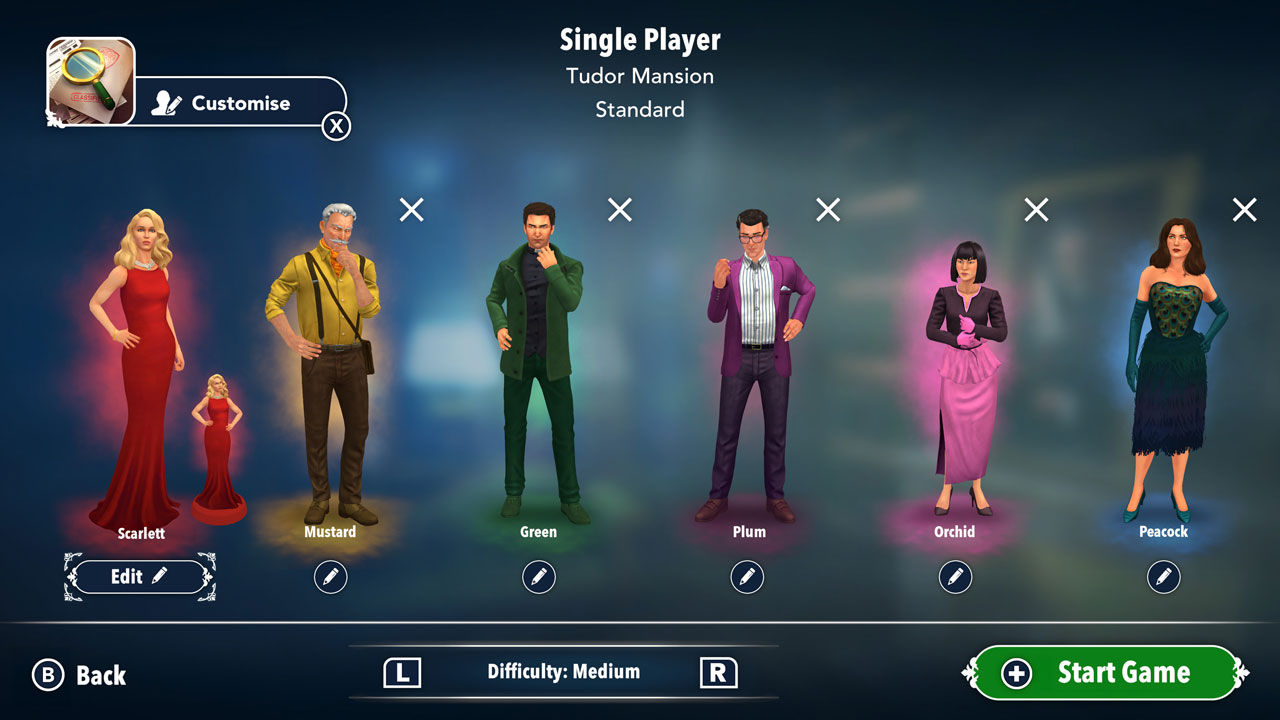Select the Single Player header
The height and width of the screenshot is (720, 1280).
639,40
